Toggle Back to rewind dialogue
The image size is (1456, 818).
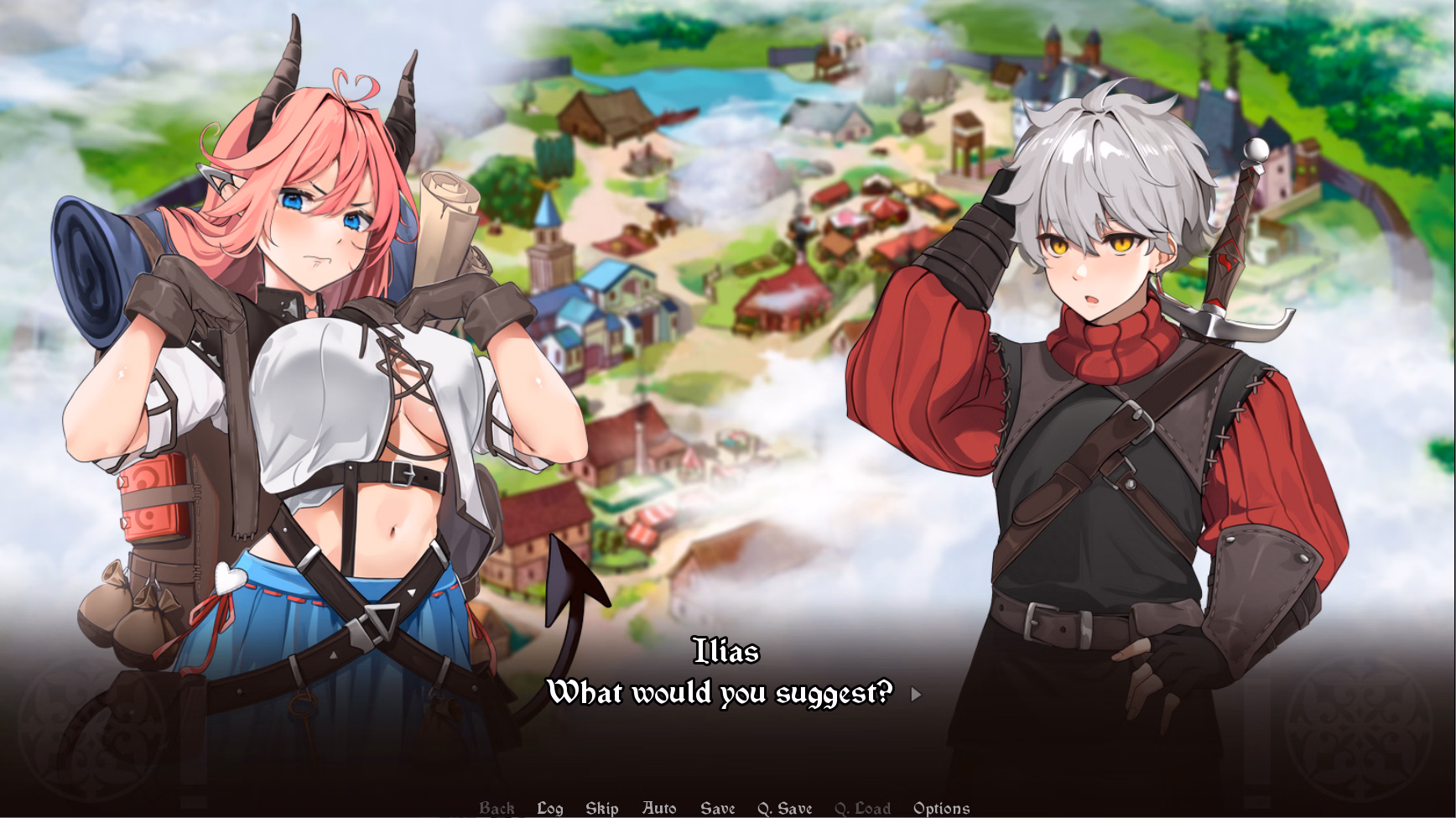[497, 808]
